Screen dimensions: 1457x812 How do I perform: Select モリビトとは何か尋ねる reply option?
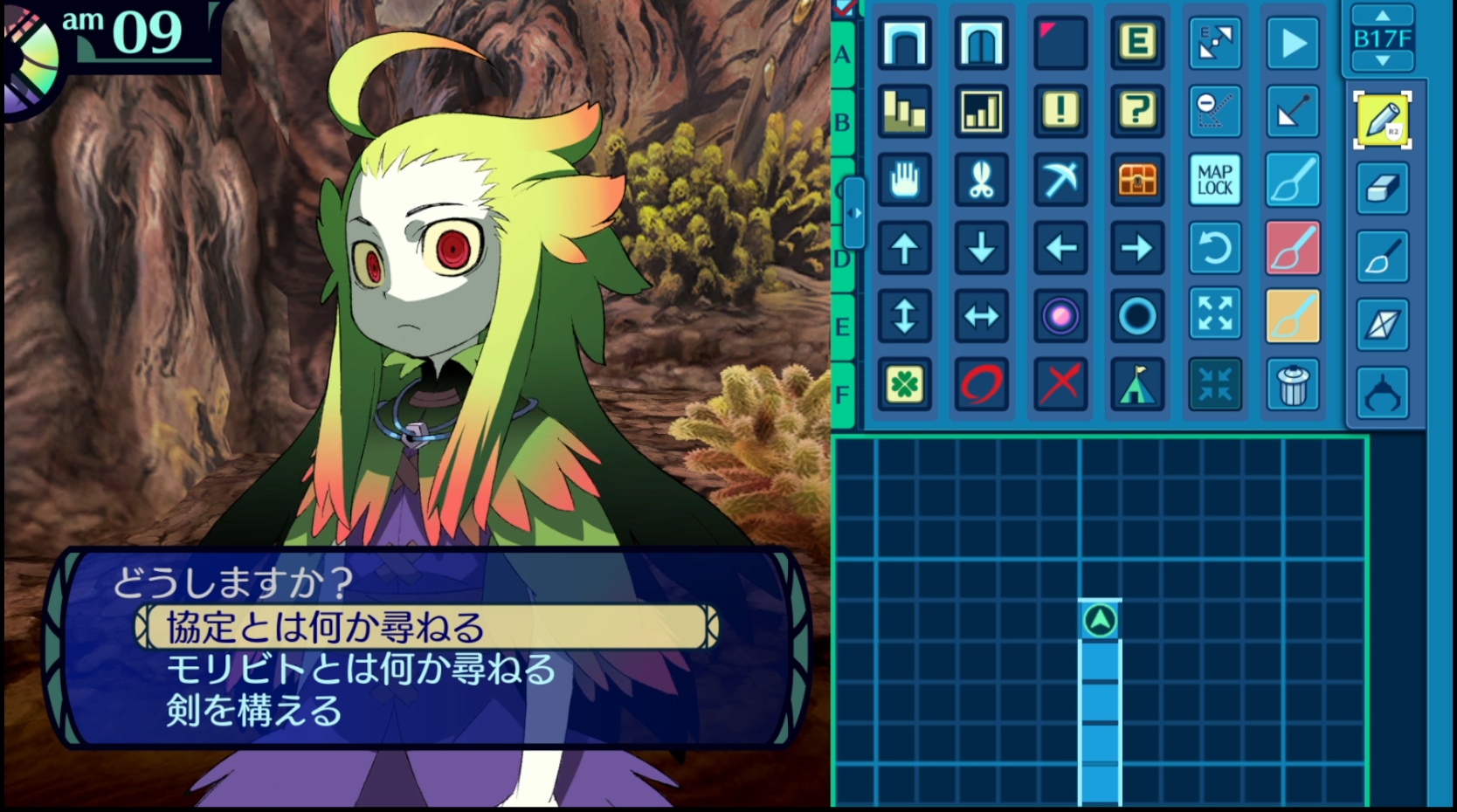(361, 670)
